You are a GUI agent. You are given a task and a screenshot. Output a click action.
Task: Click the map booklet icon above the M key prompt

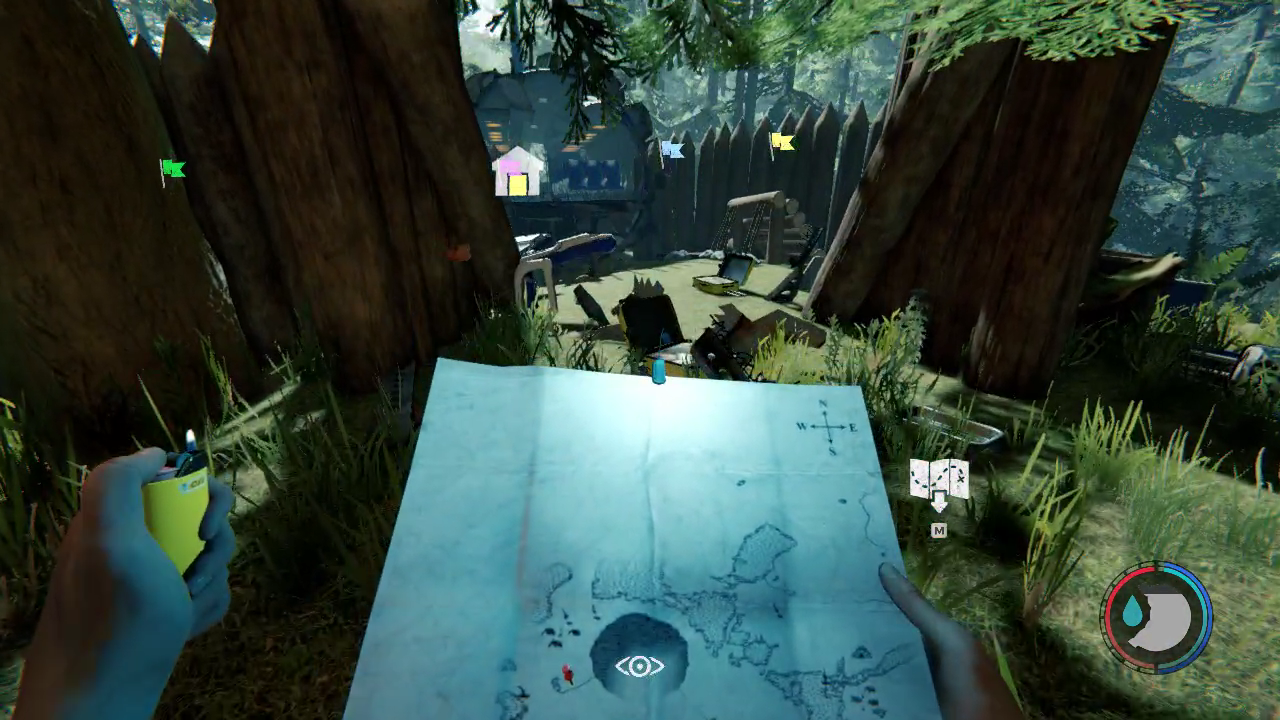(x=938, y=478)
